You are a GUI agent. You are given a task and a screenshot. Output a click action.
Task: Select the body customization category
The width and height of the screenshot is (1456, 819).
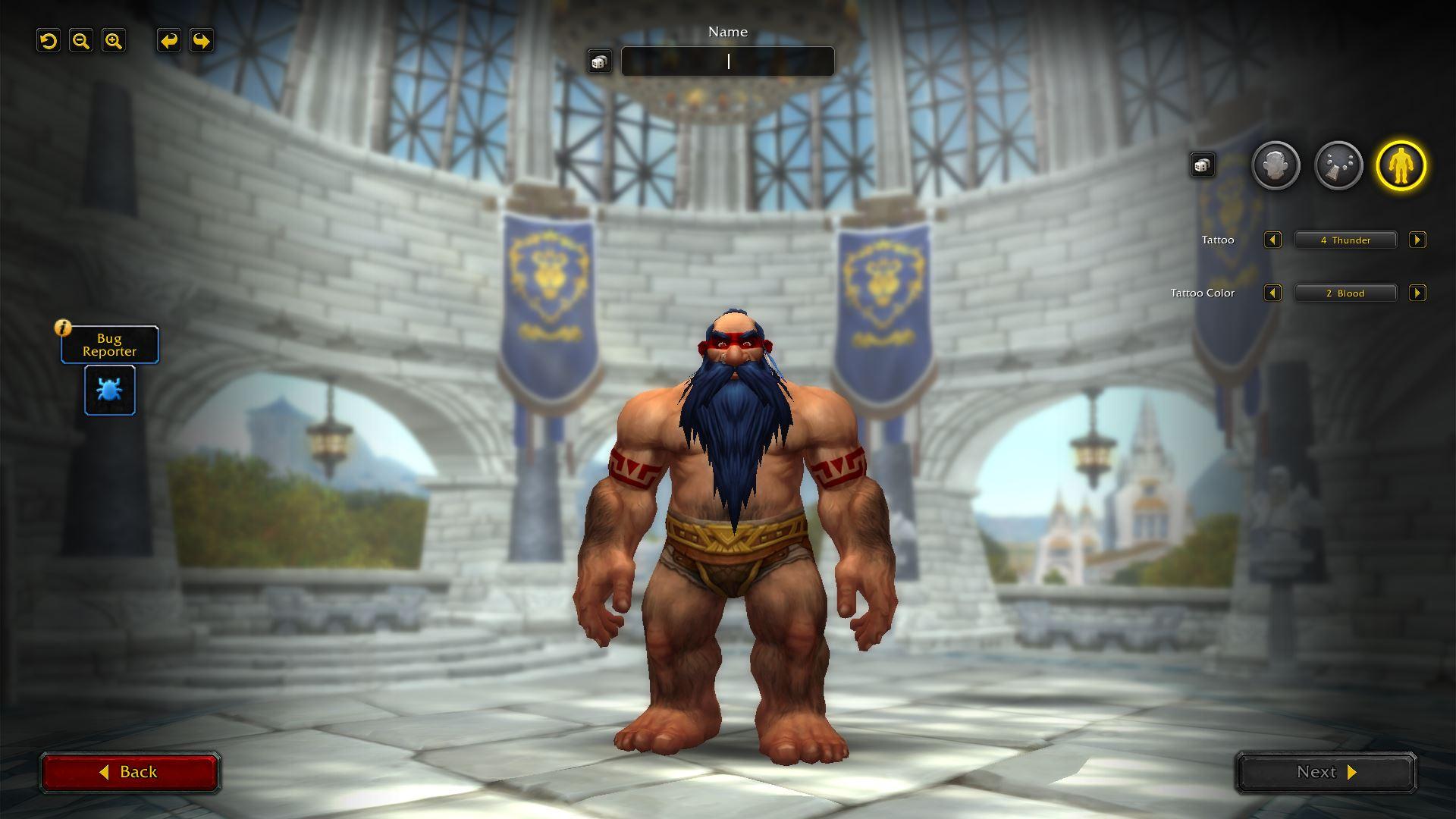tap(1401, 165)
